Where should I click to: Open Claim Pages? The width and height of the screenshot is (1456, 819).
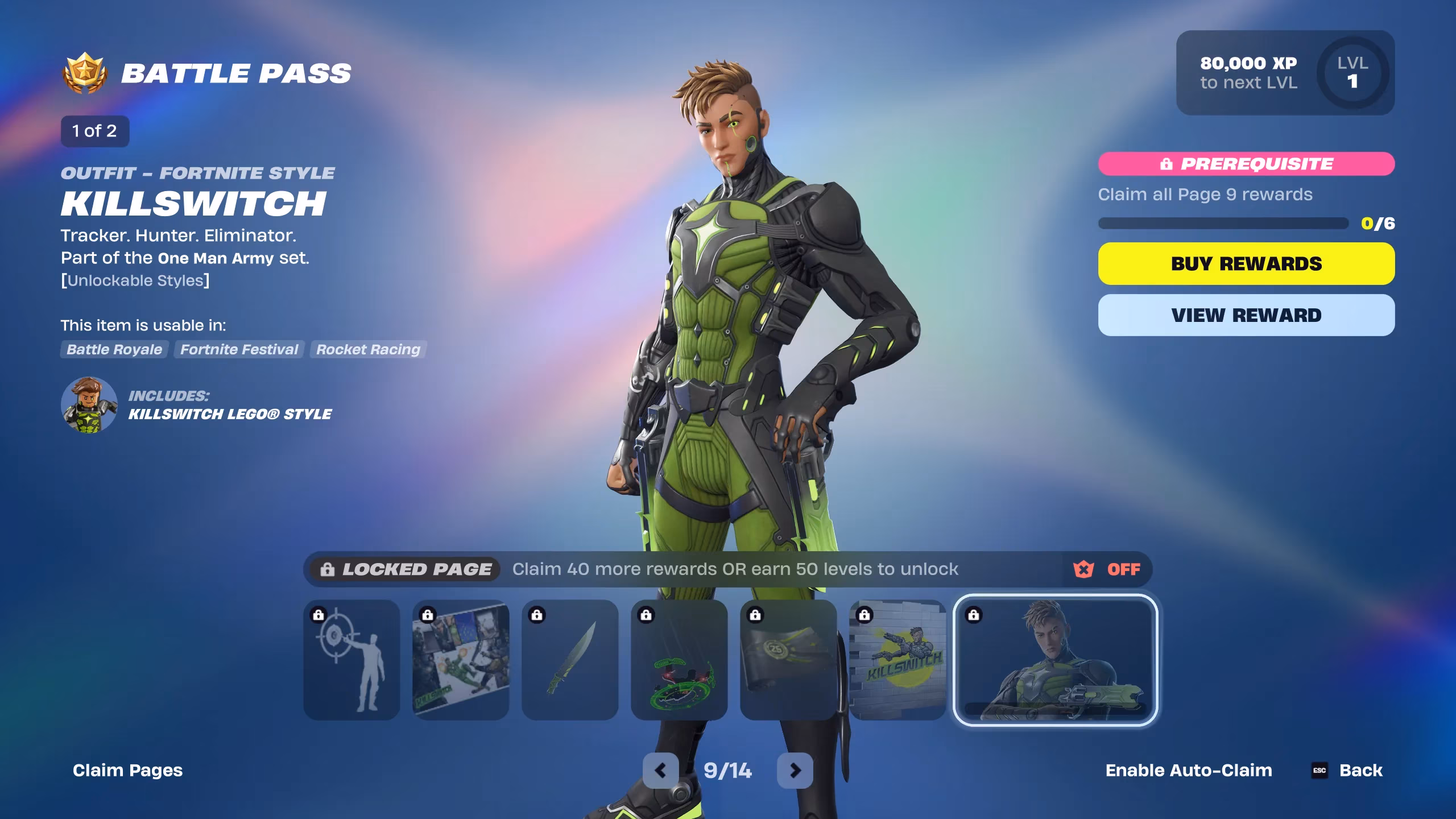pos(127,770)
